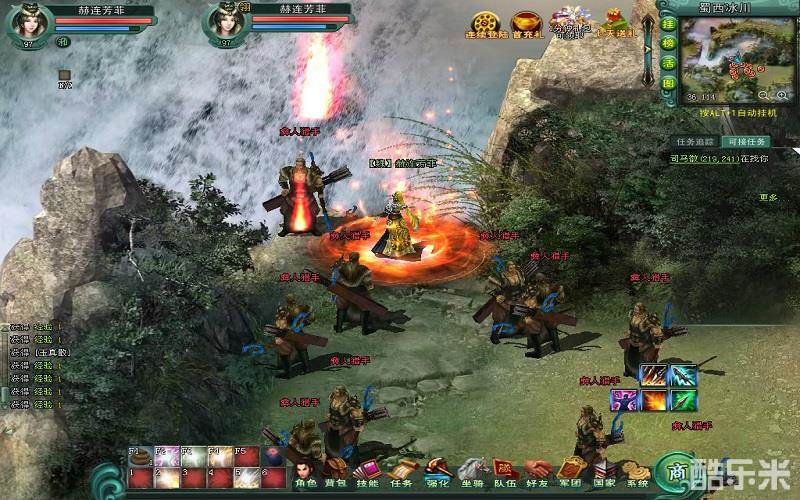Click the 司马微 quest tracker link
The width and height of the screenshot is (800, 500).
click(685, 158)
